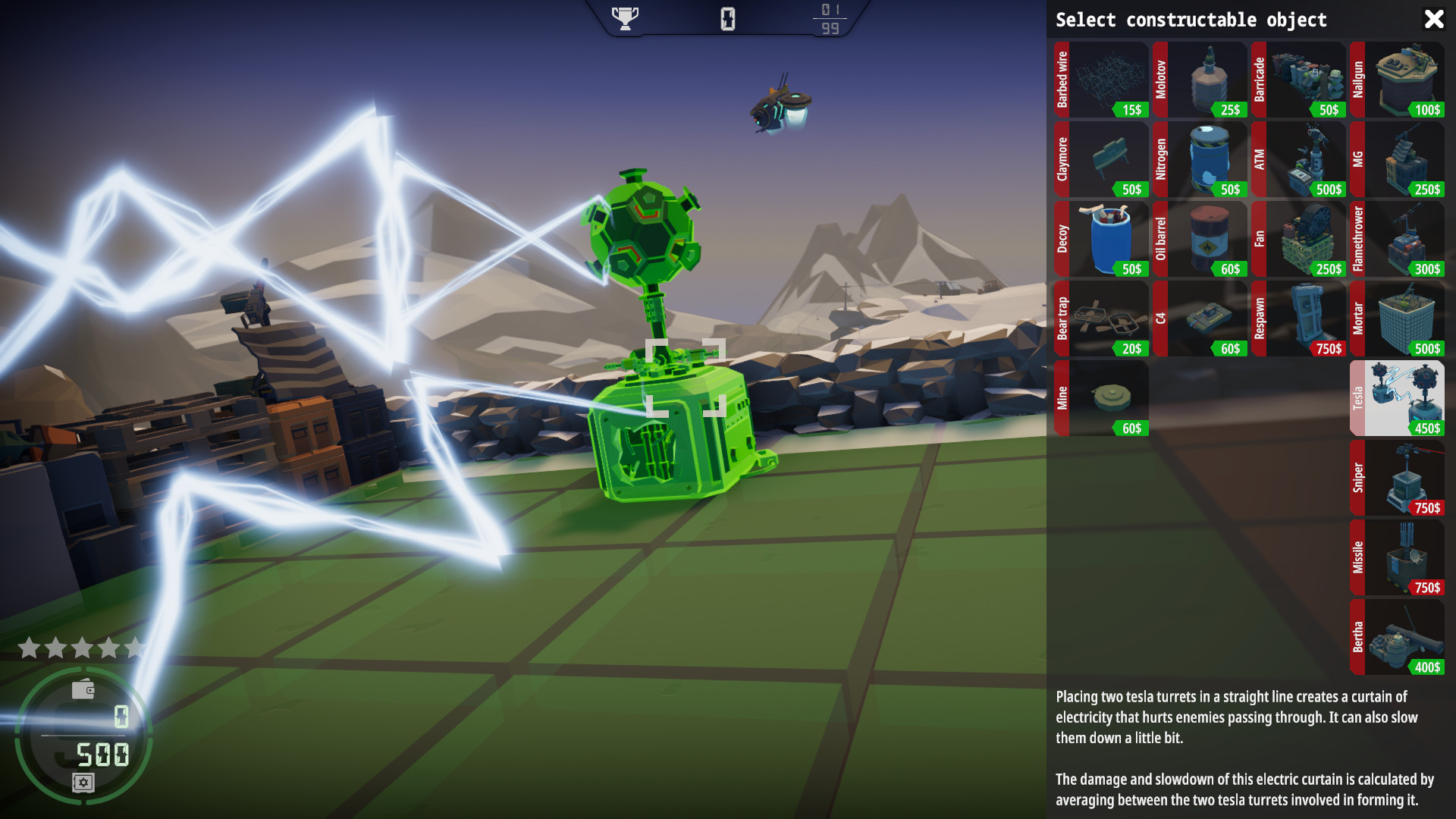The image size is (1456, 819).
Task: Select the ATM object
Action: (1301, 159)
